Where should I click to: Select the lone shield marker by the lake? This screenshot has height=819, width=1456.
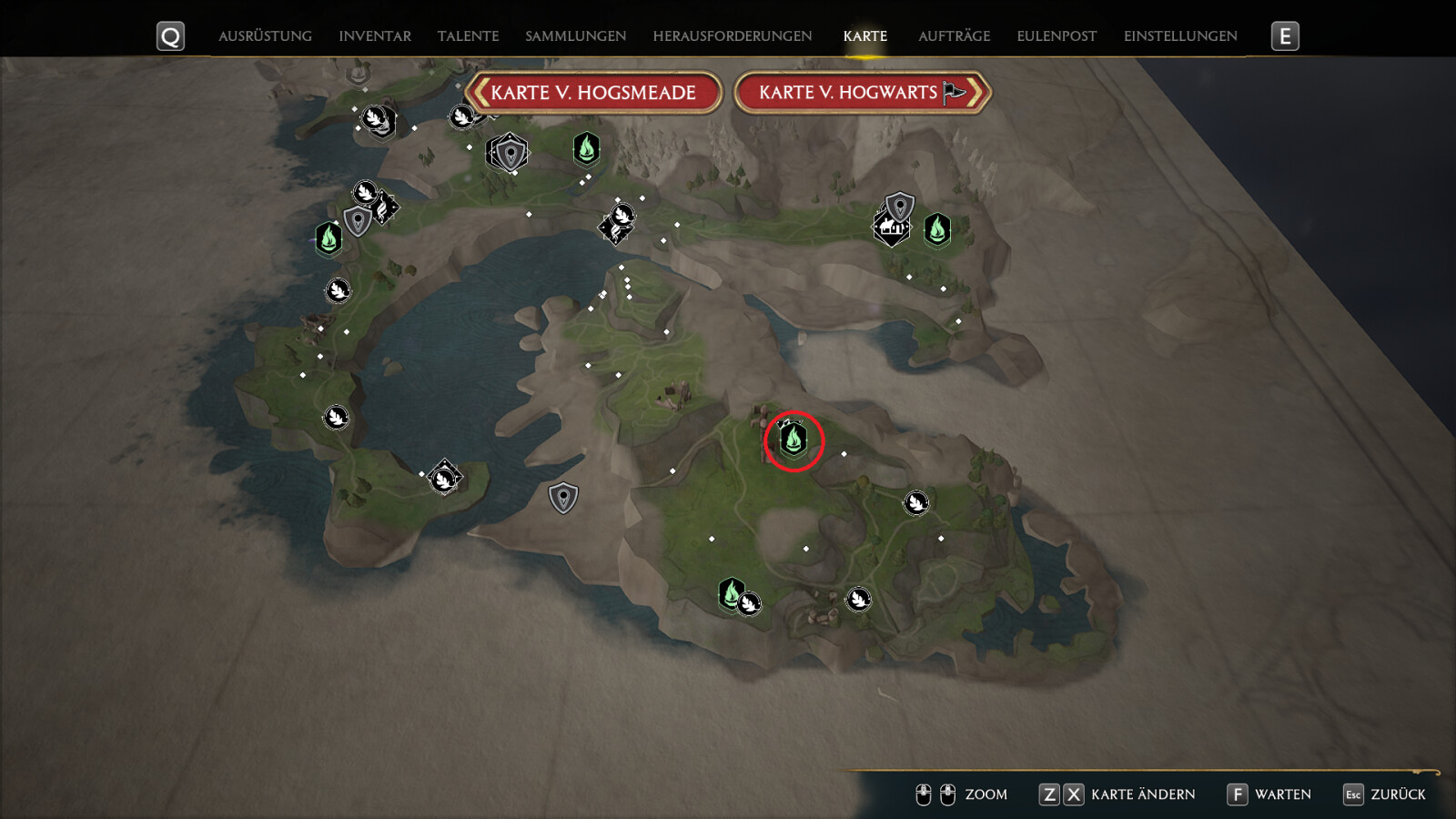click(563, 498)
